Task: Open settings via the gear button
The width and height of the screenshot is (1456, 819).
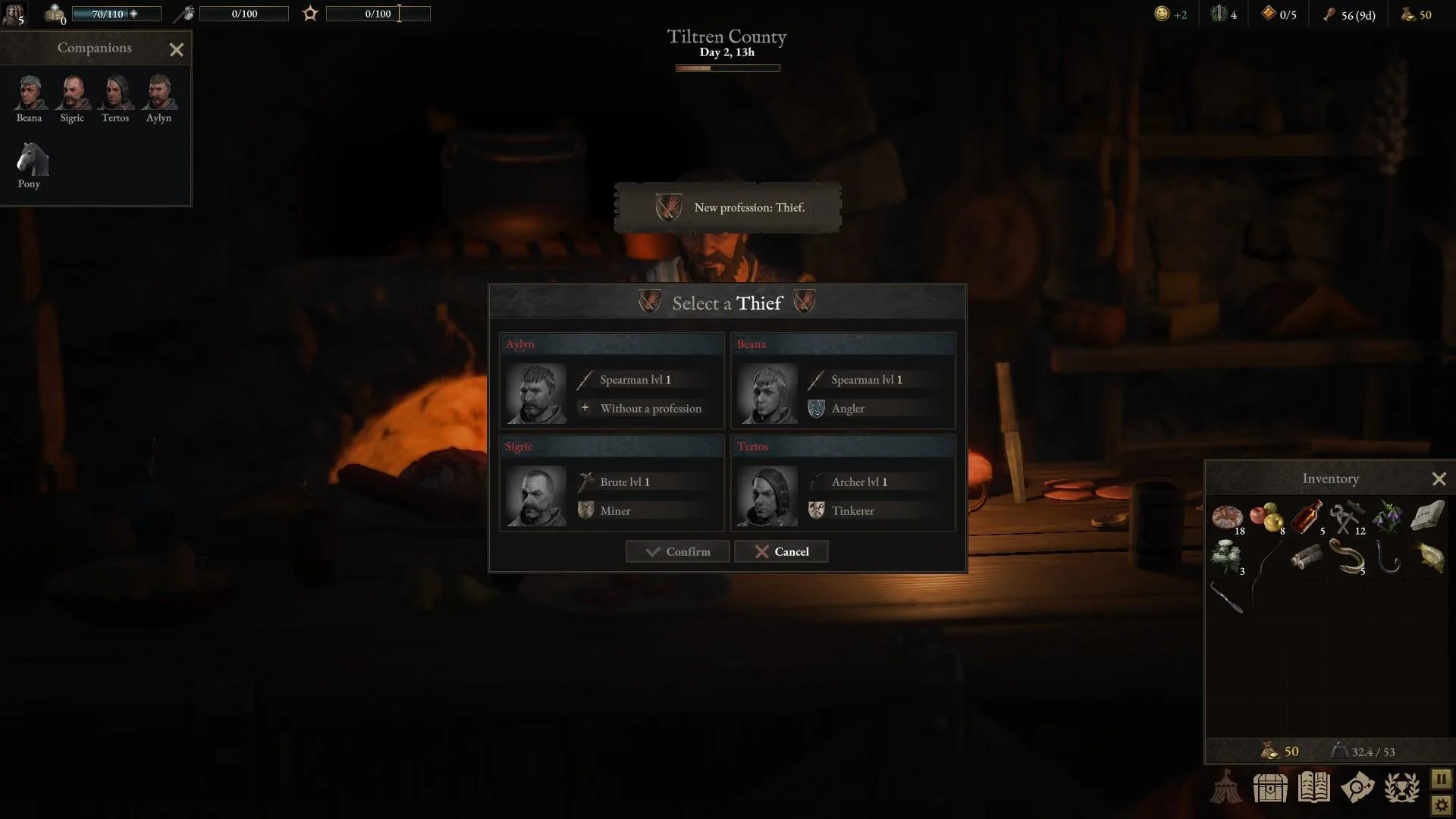Action: (x=1441, y=805)
